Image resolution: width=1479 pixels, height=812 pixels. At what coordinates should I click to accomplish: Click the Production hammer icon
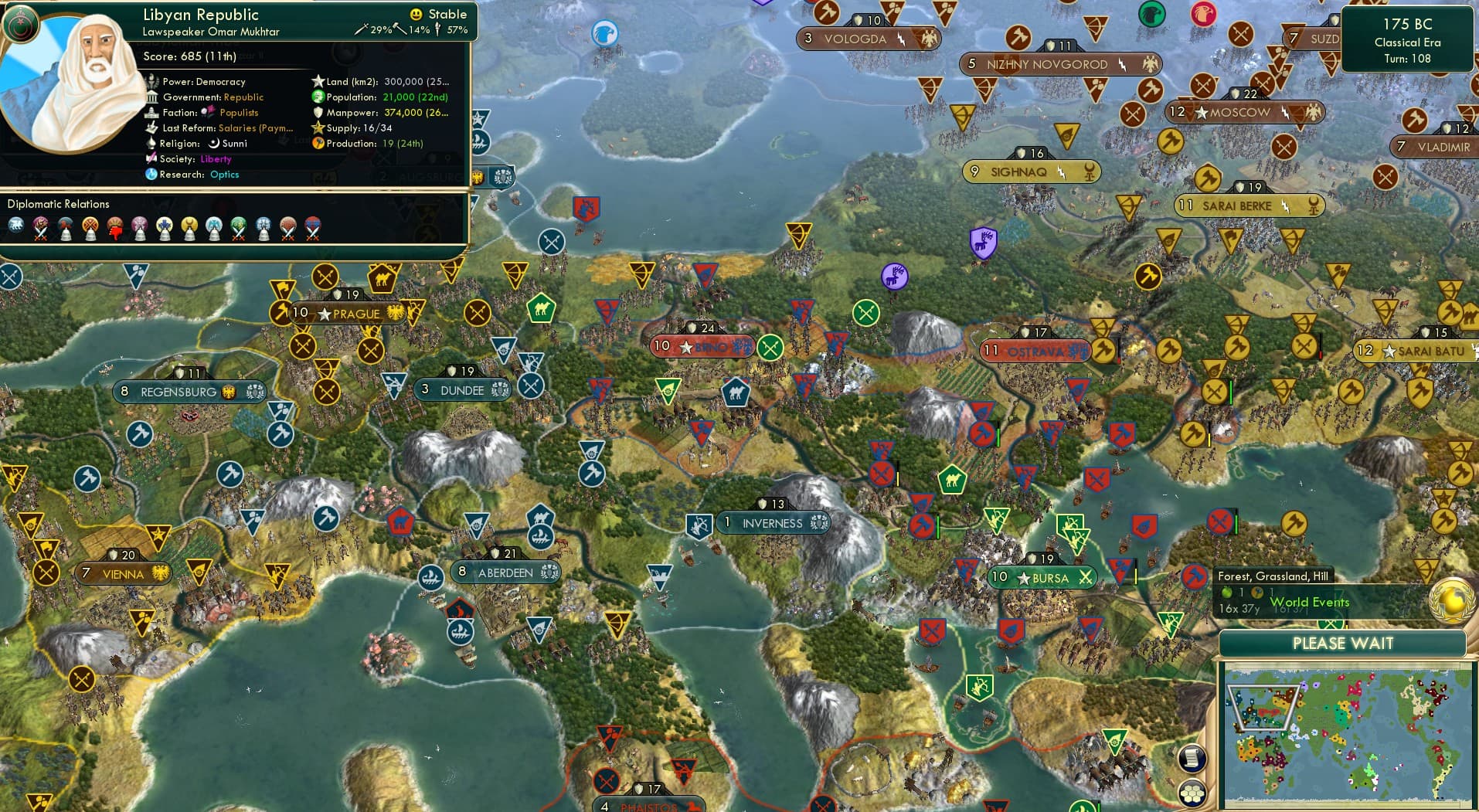[318, 144]
